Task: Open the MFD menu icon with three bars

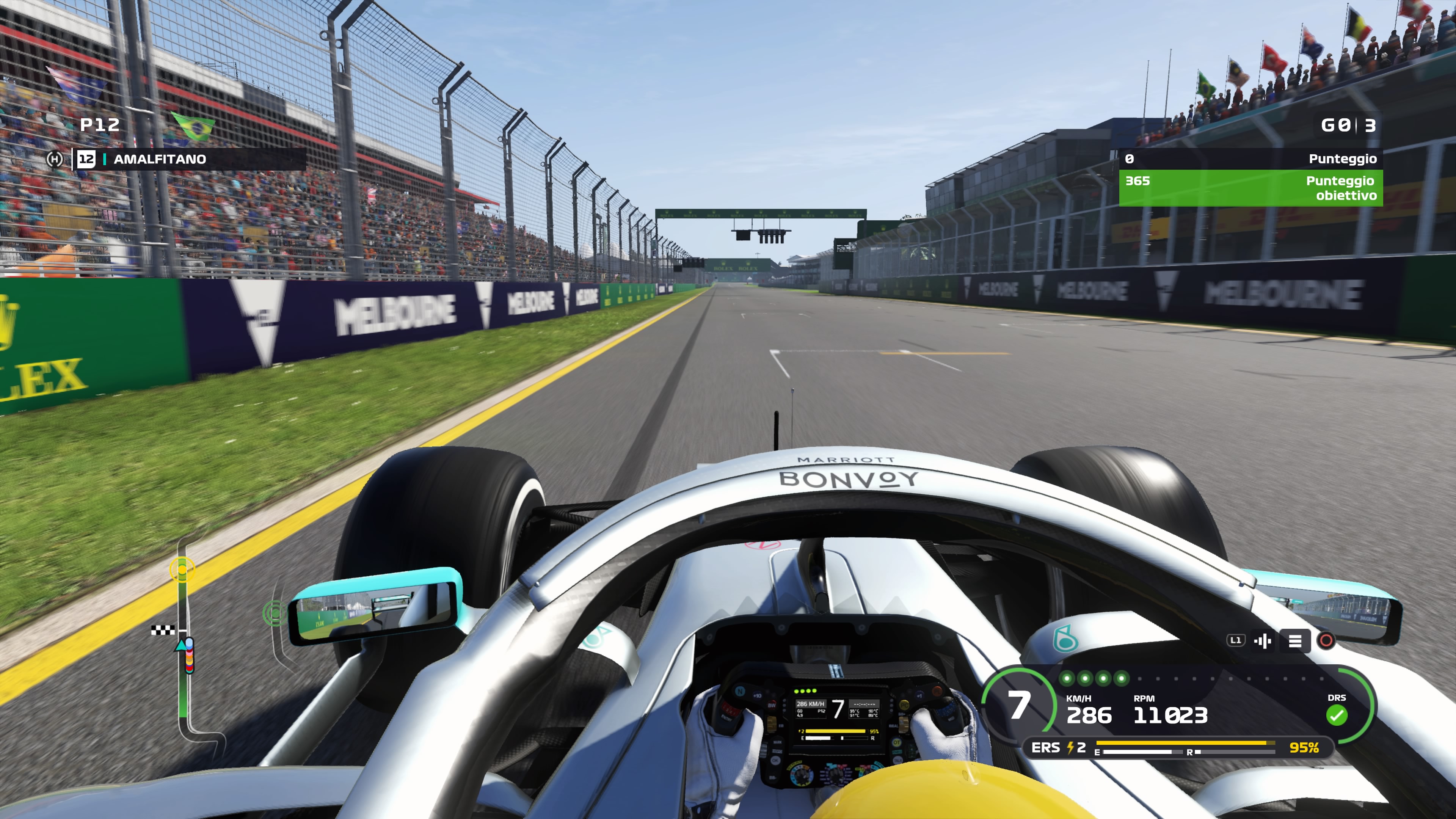Action: pos(1295,641)
